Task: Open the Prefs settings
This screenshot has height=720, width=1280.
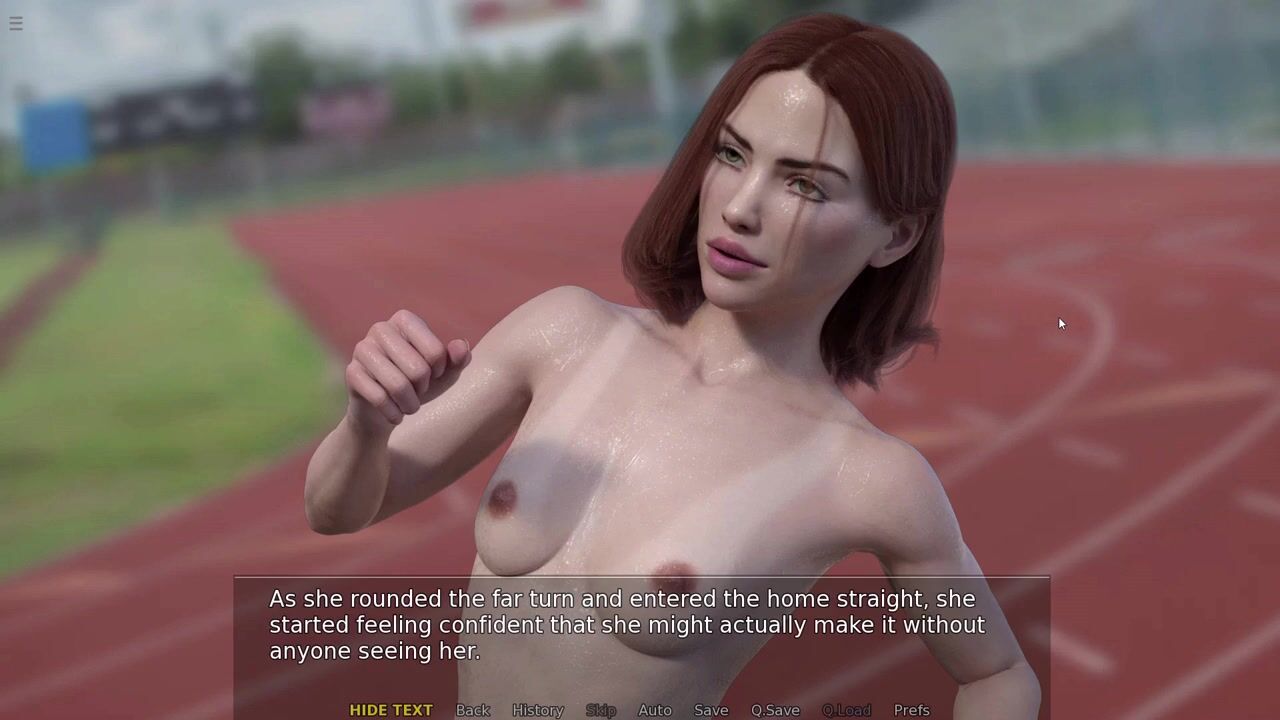Action: pyautogui.click(x=911, y=710)
